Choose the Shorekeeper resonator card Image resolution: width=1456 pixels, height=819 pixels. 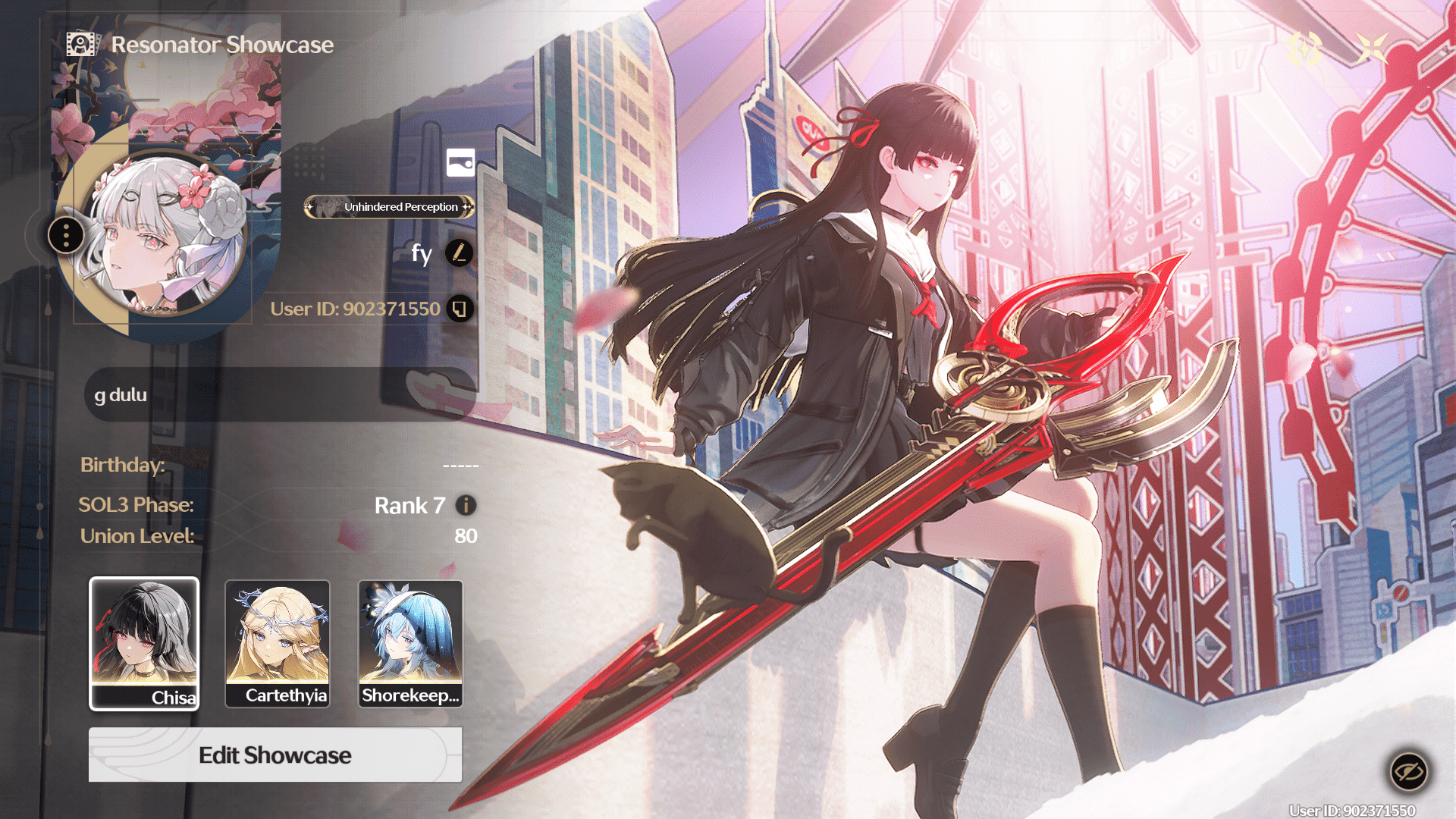coord(410,643)
